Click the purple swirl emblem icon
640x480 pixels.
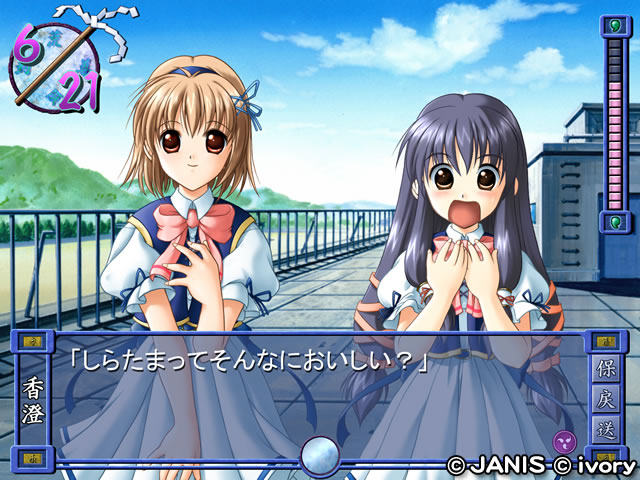coord(564,441)
